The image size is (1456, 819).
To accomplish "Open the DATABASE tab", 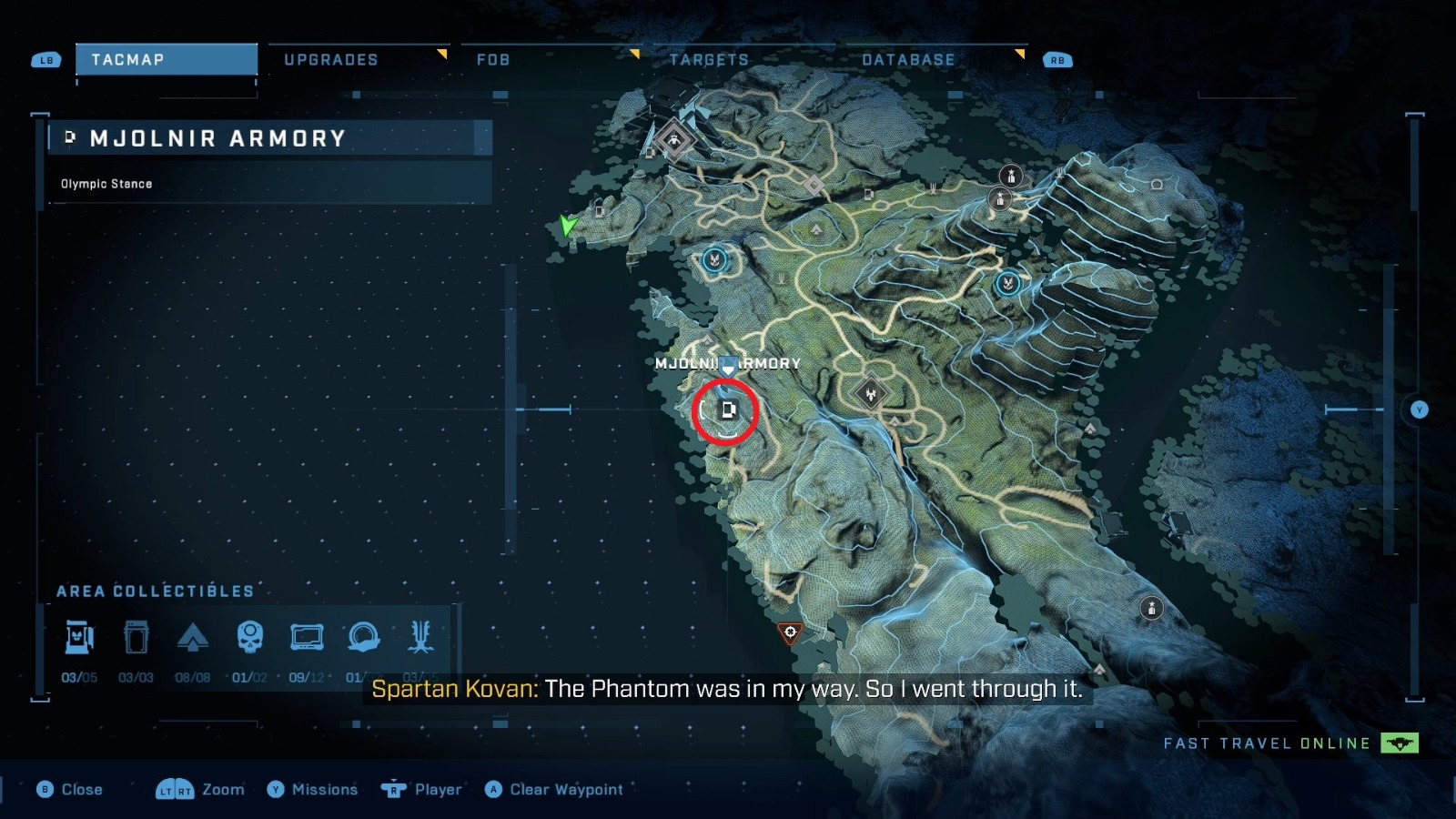I will coord(905,59).
